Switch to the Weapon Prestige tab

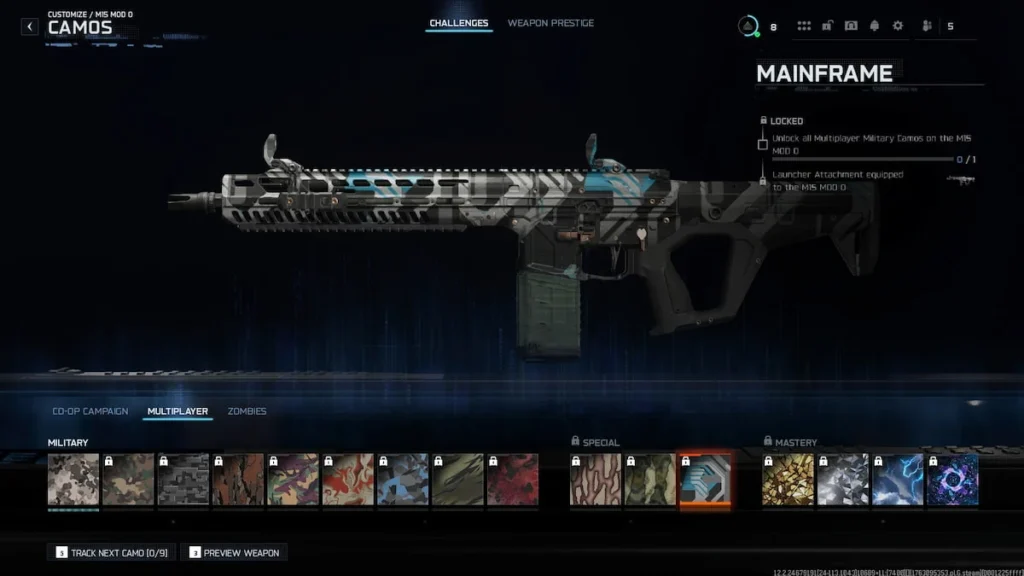[x=550, y=23]
